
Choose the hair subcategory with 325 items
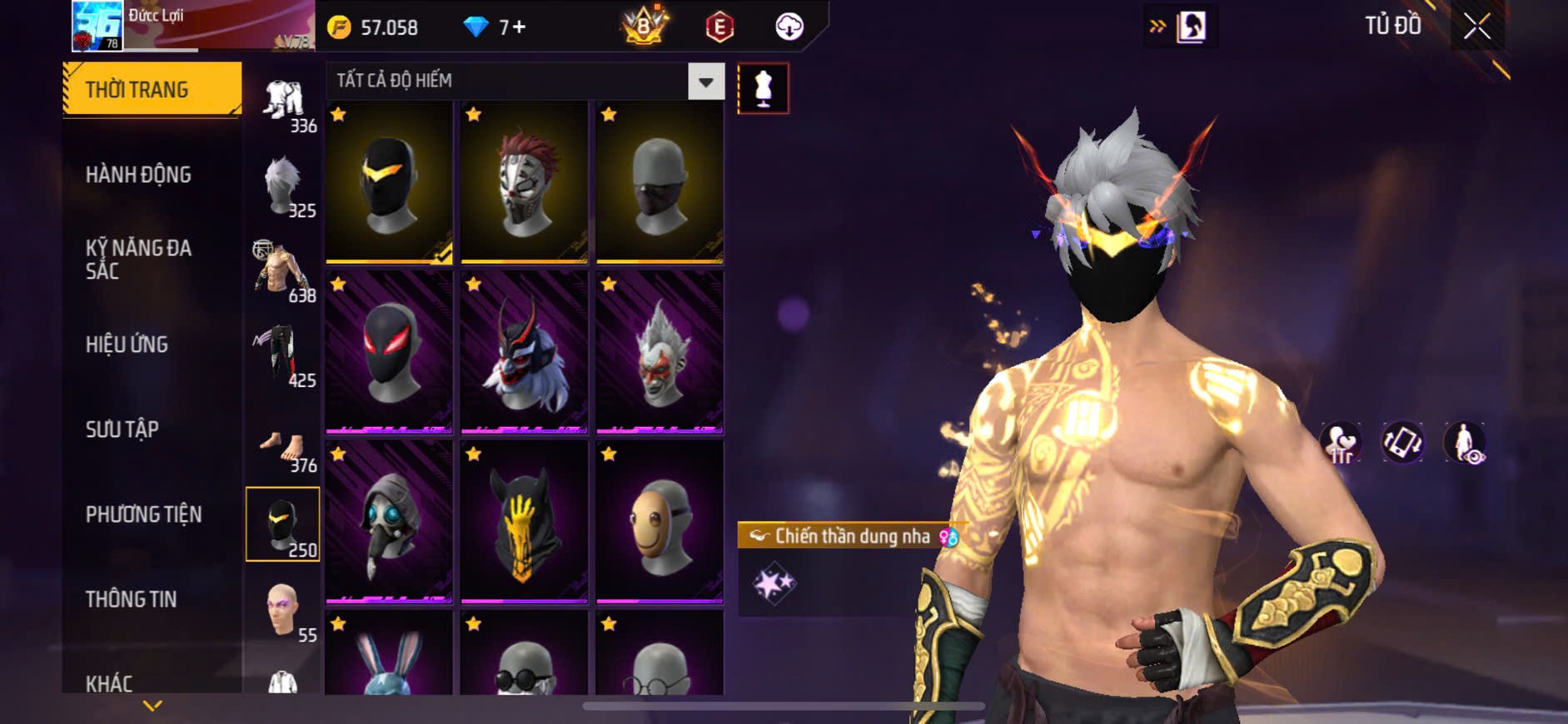[283, 187]
